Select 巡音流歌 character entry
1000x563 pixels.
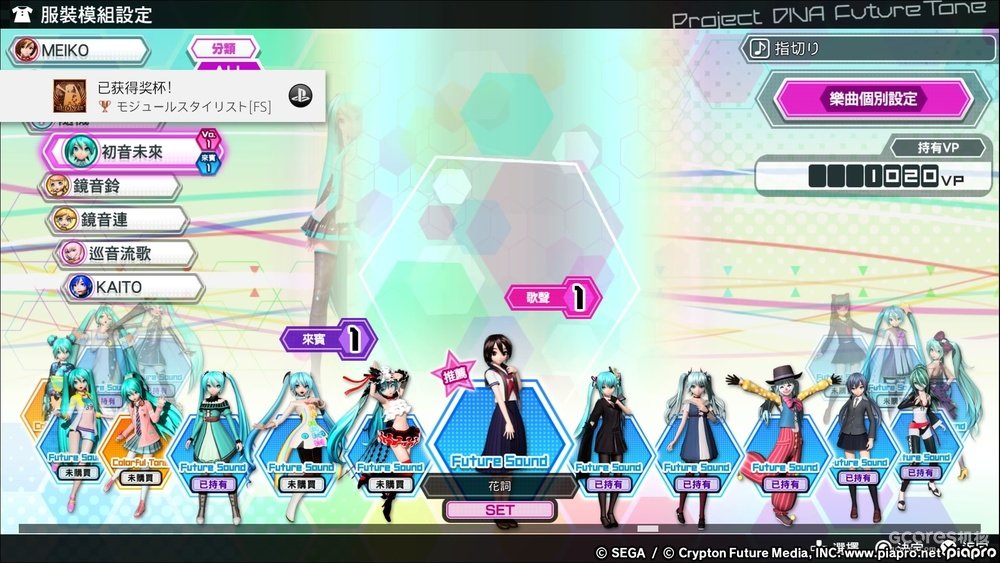[x=124, y=253]
